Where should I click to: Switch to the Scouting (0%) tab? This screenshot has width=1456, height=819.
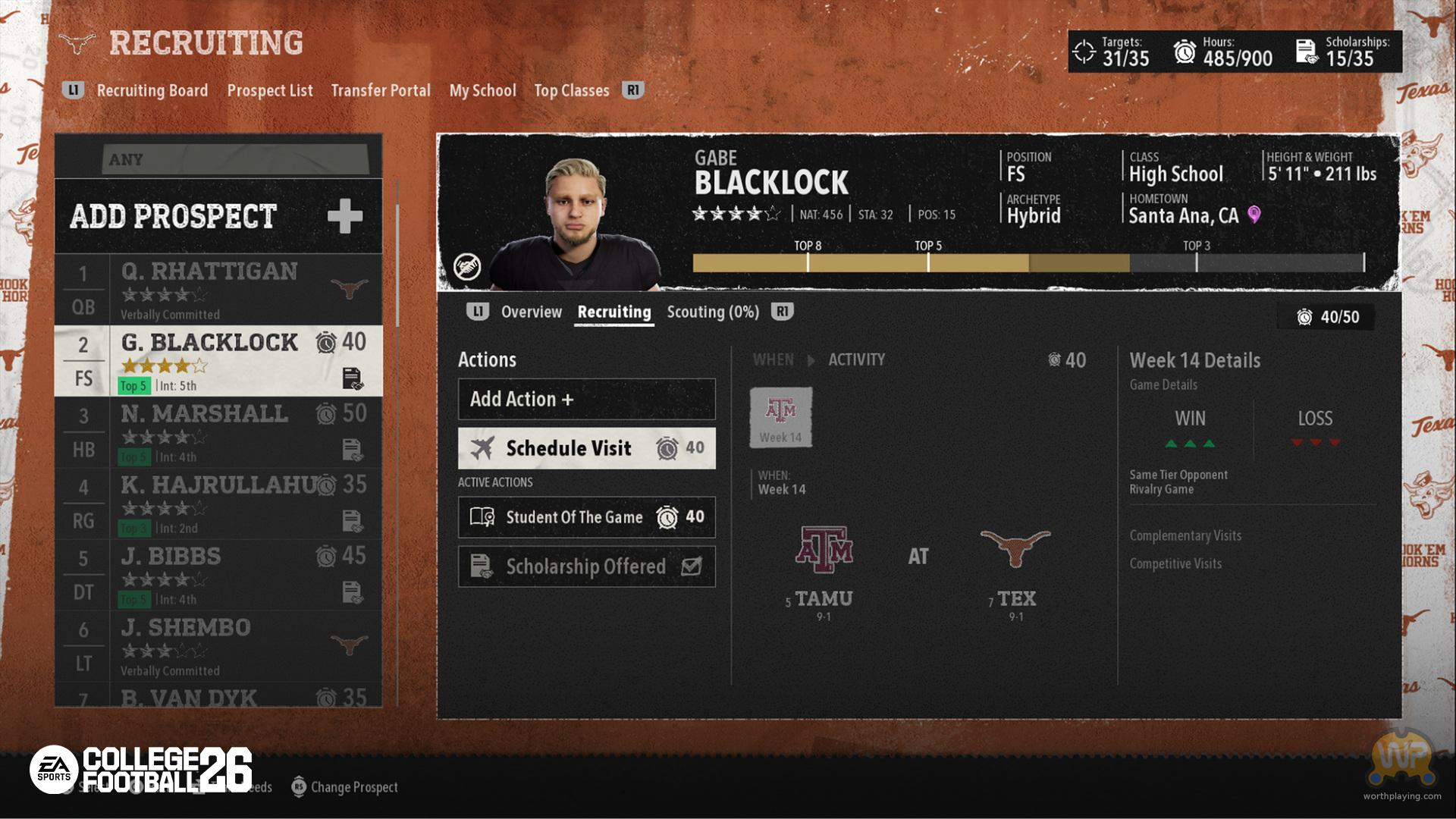pos(712,312)
